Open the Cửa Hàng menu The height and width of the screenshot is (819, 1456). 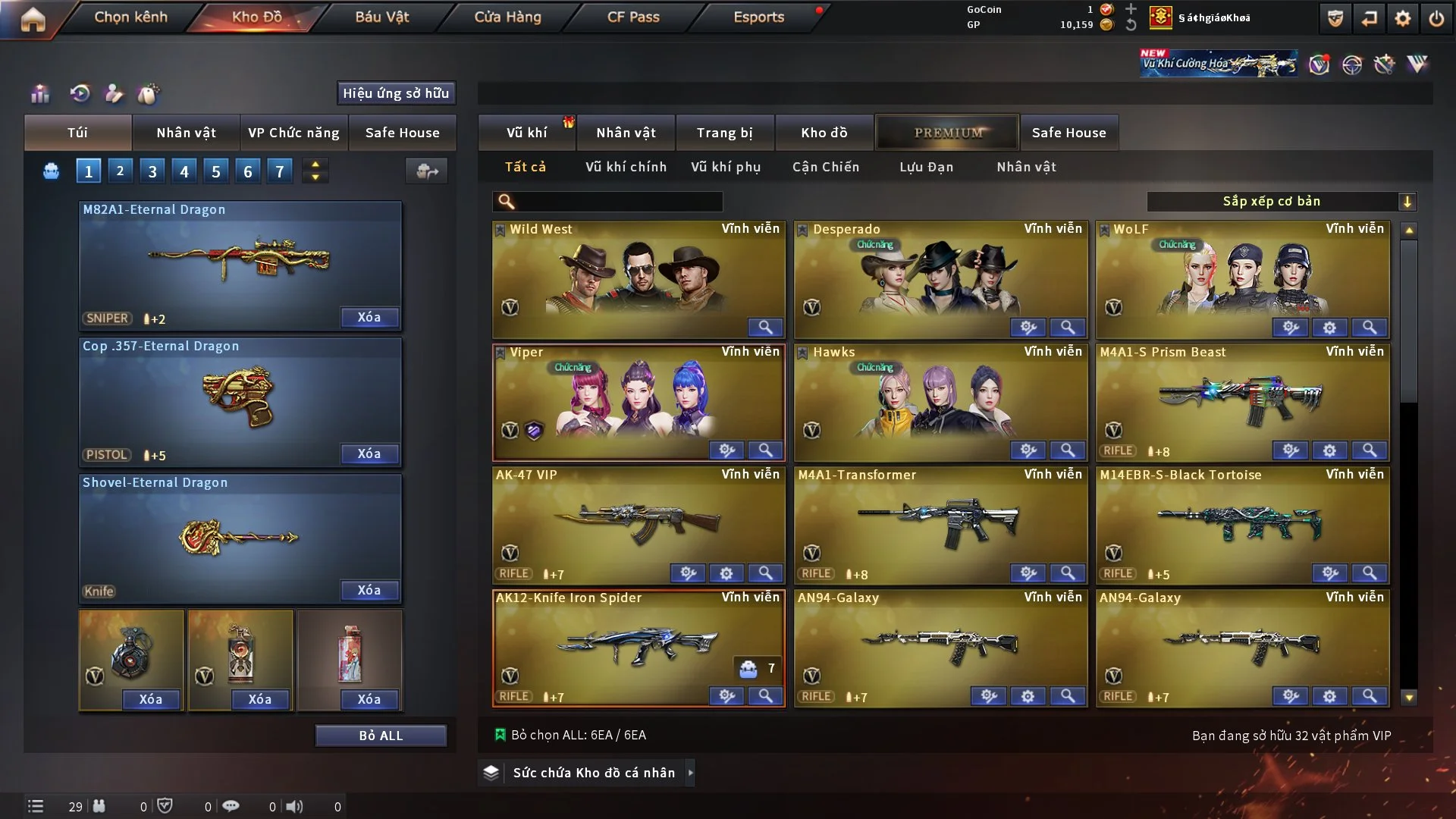click(507, 17)
